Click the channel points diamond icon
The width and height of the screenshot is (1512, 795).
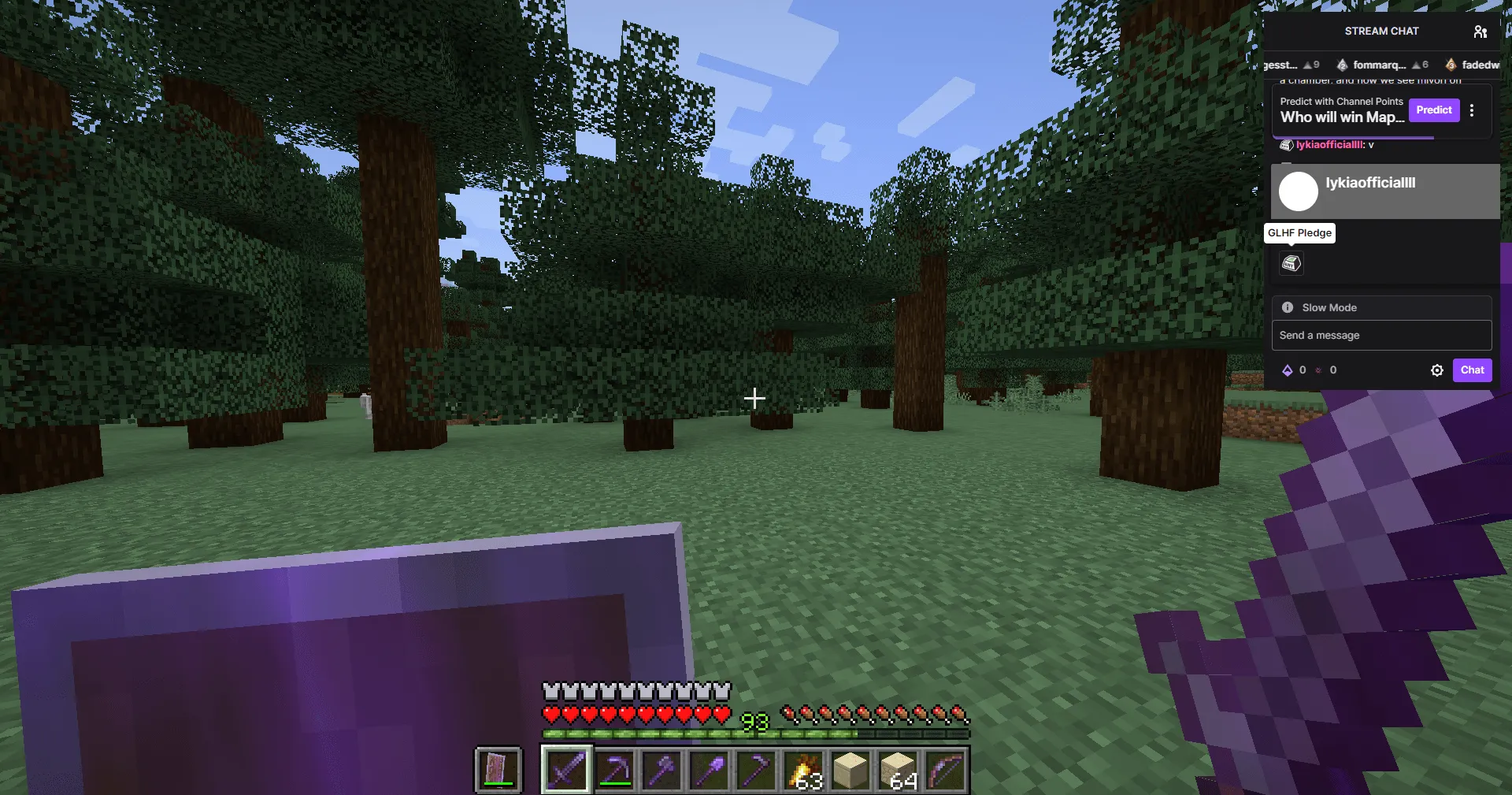tap(1286, 370)
